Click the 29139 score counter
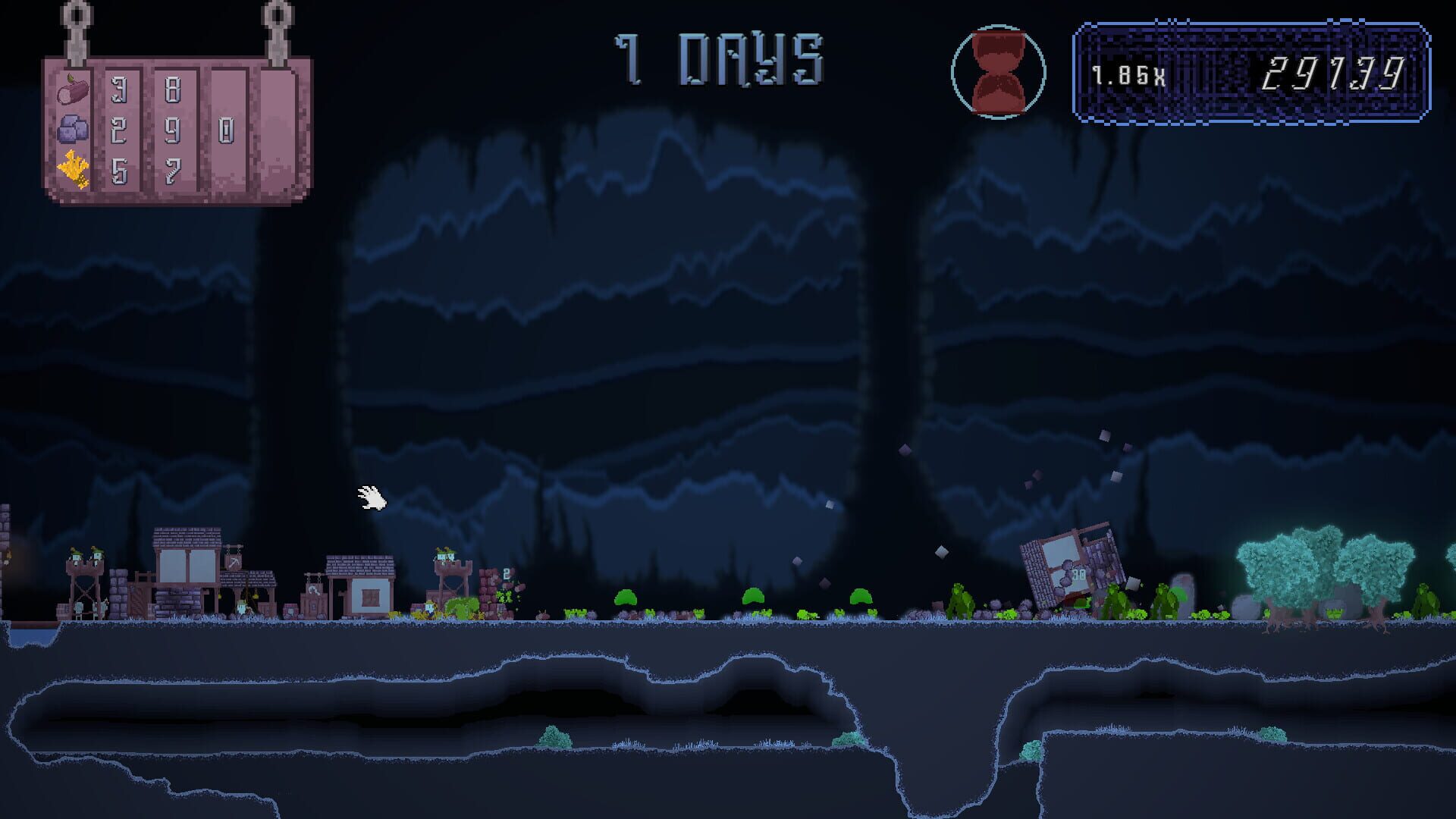This screenshot has width=1456, height=819. pyautogui.click(x=1331, y=72)
